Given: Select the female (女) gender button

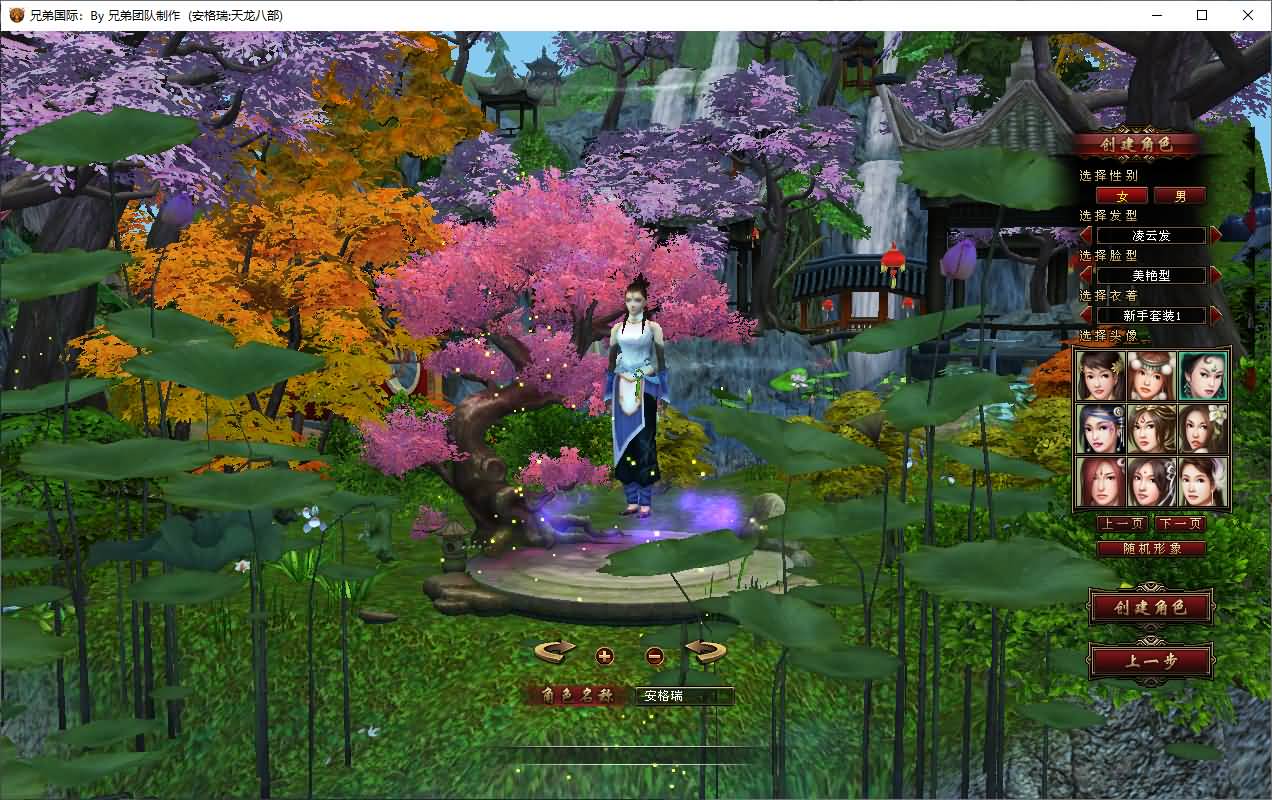Looking at the screenshot, I should click(1122, 196).
